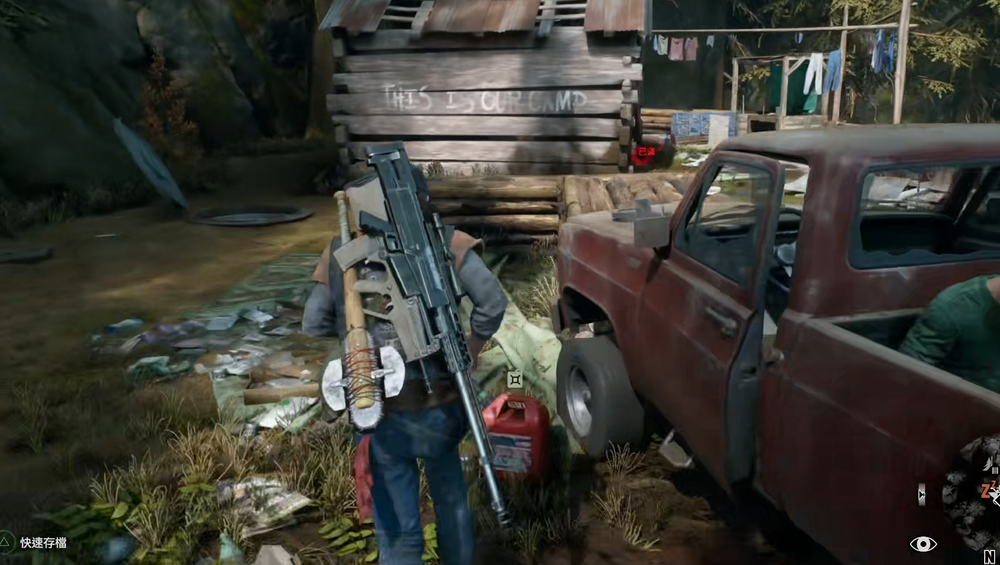Select the gas can pickup marker
Viewport: 1000px width, 565px height.
(514, 379)
